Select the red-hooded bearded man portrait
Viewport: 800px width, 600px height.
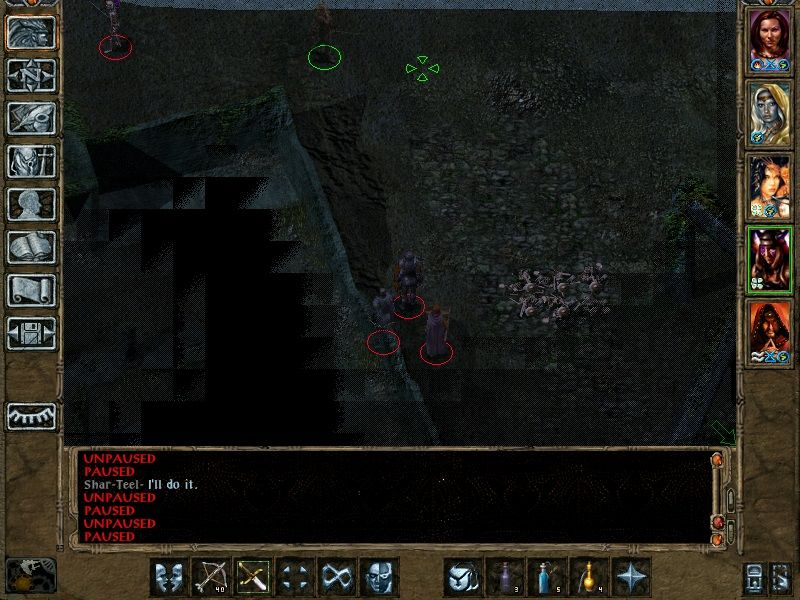[x=770, y=333]
